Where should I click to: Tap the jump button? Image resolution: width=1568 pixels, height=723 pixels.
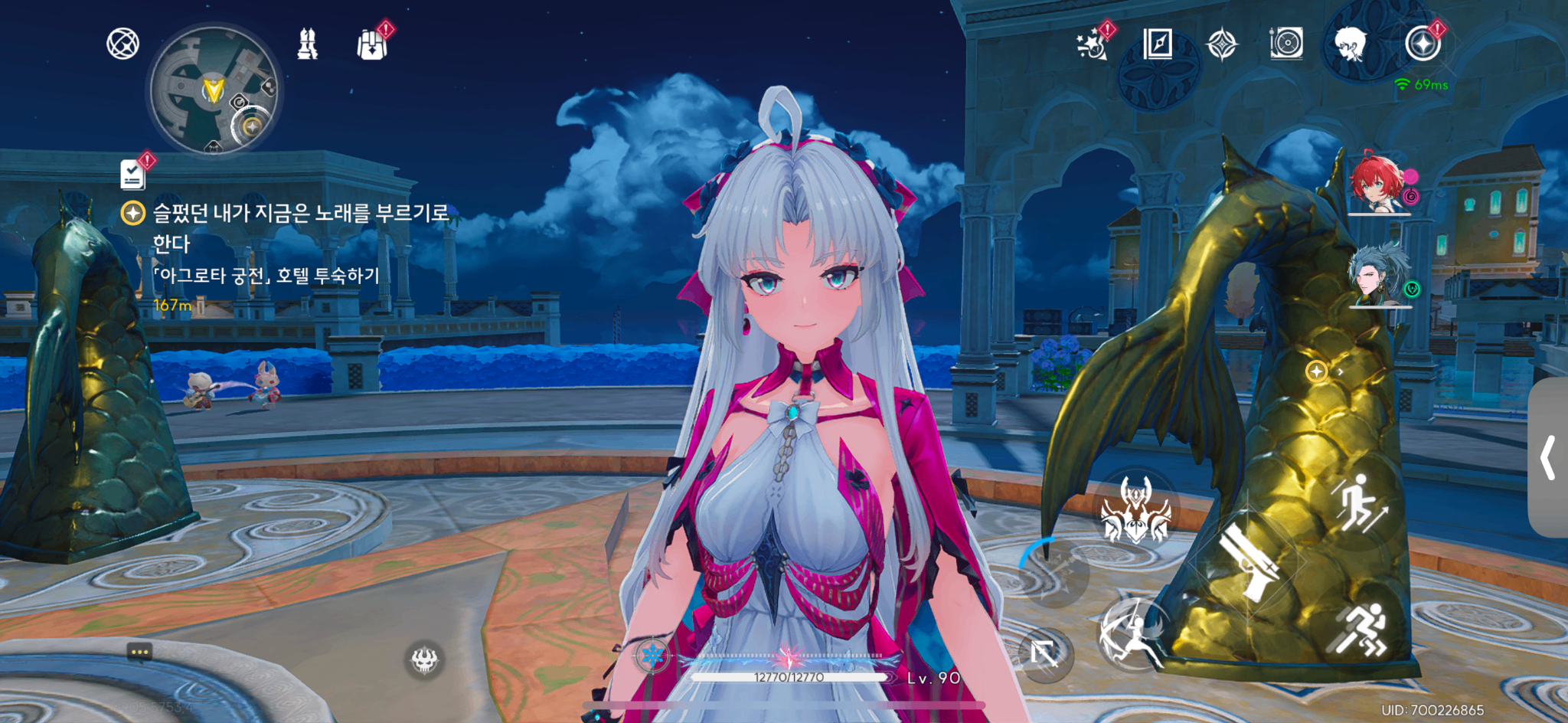coord(1361,502)
